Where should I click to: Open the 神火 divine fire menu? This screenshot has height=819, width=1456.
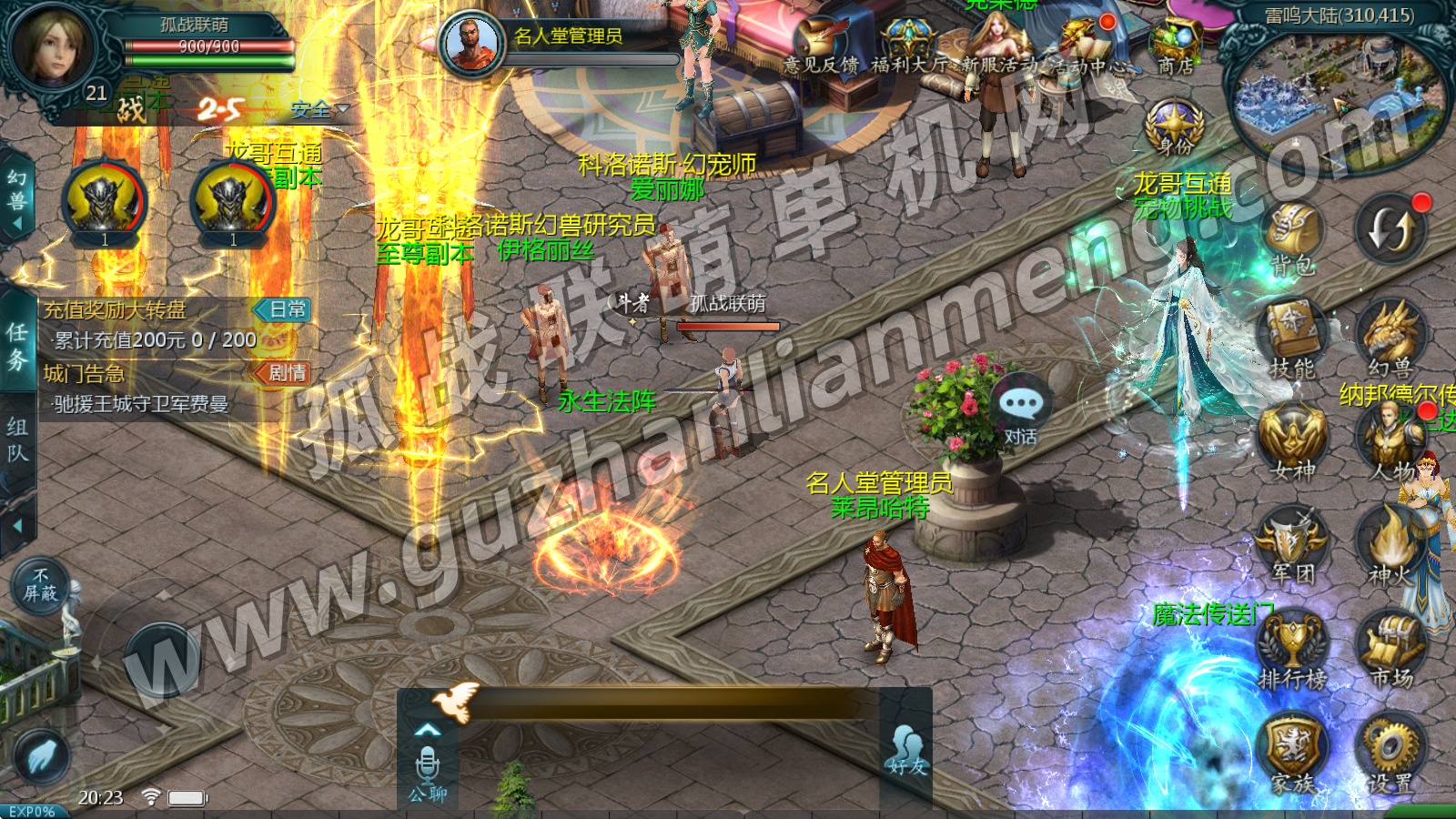[1391, 543]
